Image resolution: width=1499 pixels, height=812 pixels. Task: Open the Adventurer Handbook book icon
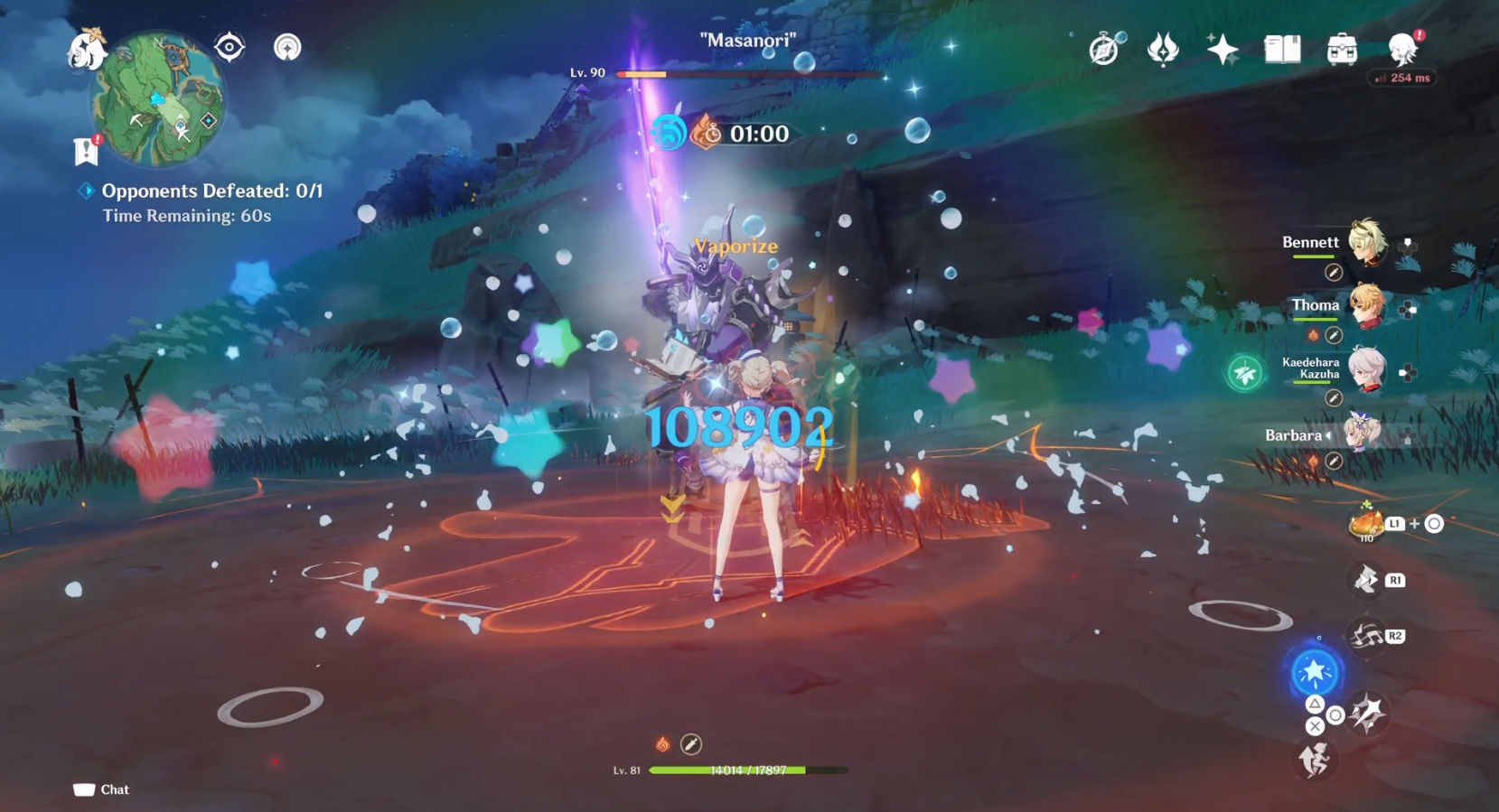1282,50
